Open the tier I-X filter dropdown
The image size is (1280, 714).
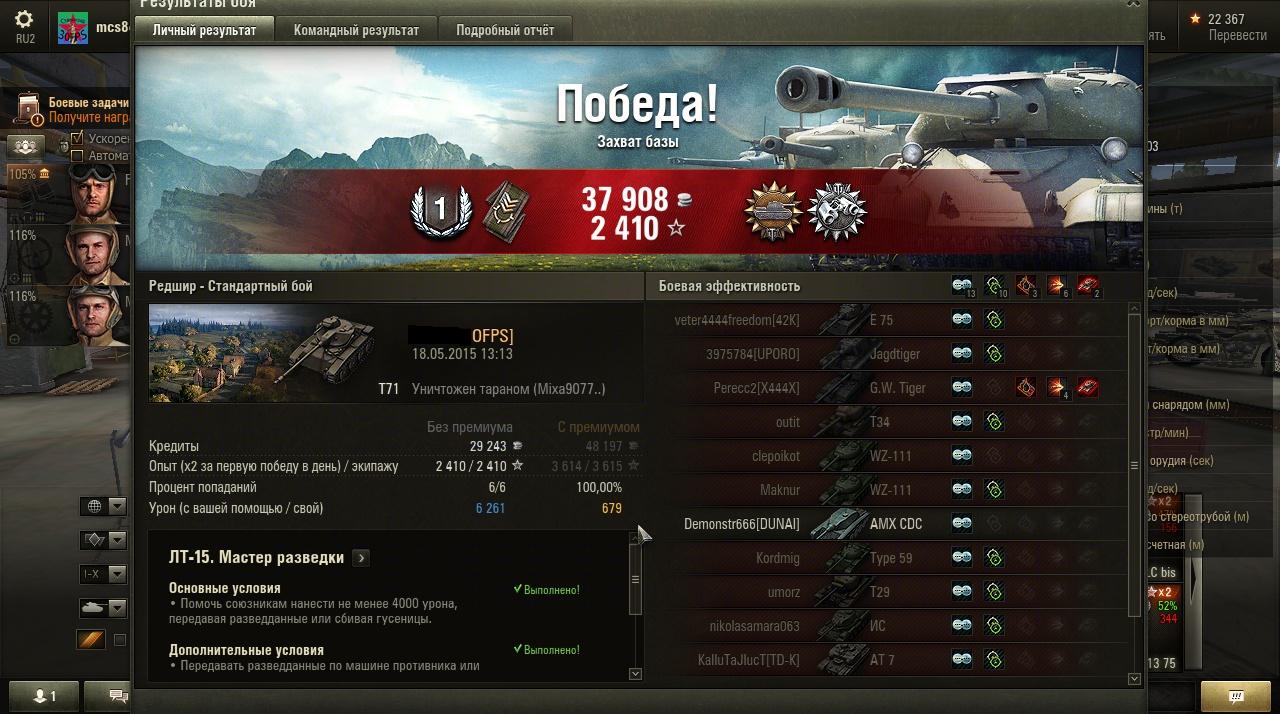[x=104, y=574]
